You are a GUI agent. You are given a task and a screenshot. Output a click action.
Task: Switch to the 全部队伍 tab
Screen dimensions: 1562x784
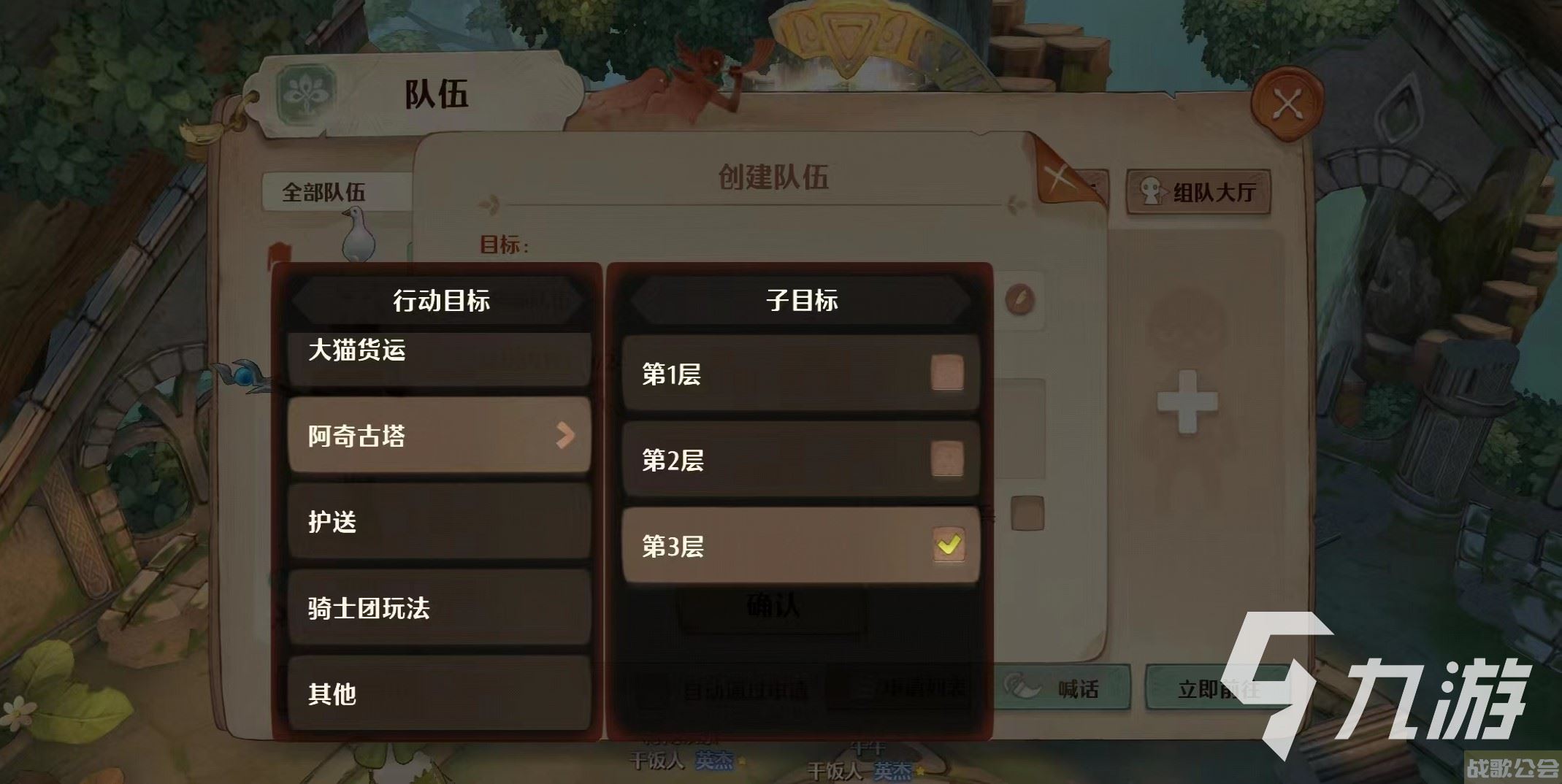click(325, 193)
